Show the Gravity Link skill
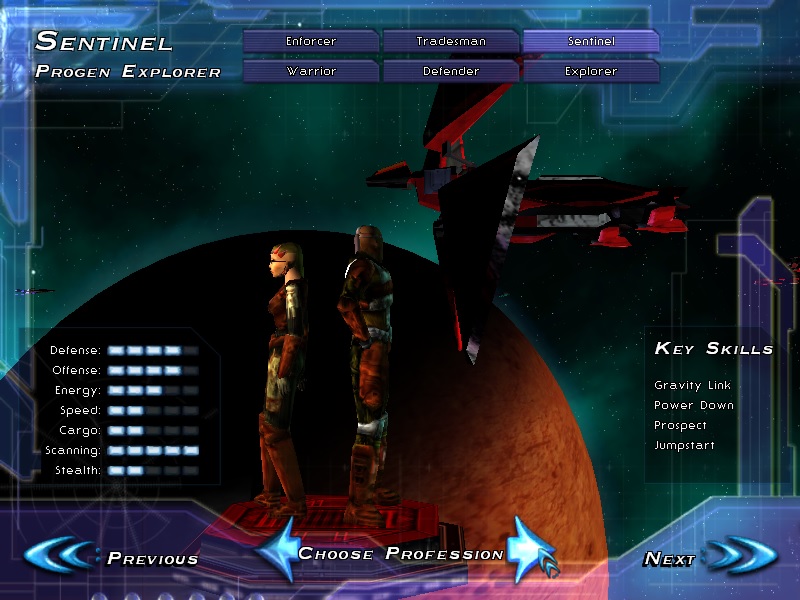Screen dimensions: 800x600 [x=693, y=385]
